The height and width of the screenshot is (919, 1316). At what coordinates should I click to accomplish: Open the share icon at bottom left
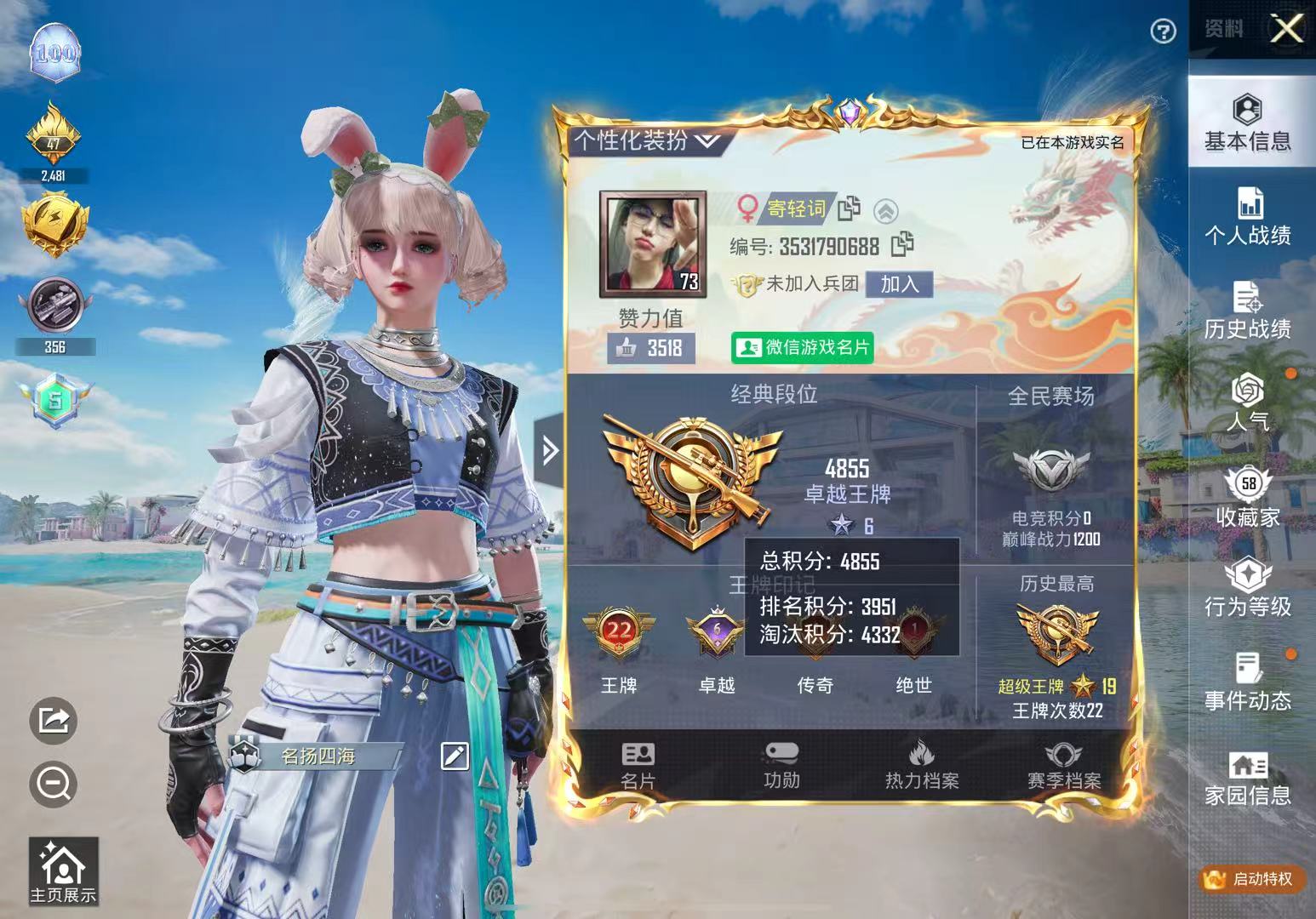54,722
